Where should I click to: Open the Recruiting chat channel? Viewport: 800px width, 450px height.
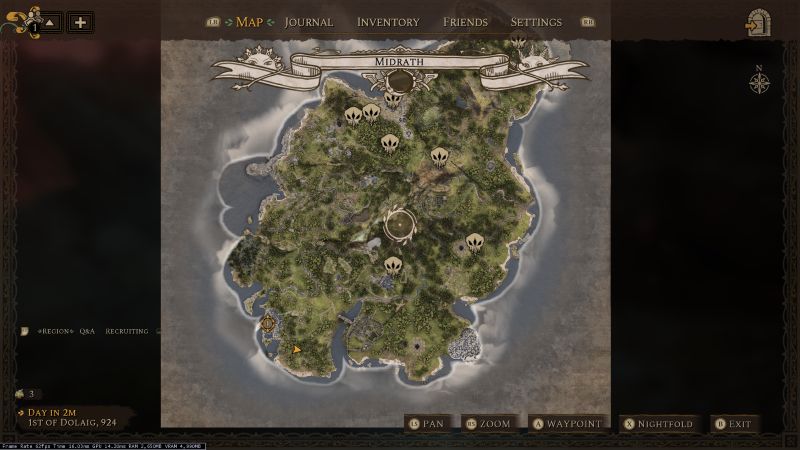click(127, 331)
